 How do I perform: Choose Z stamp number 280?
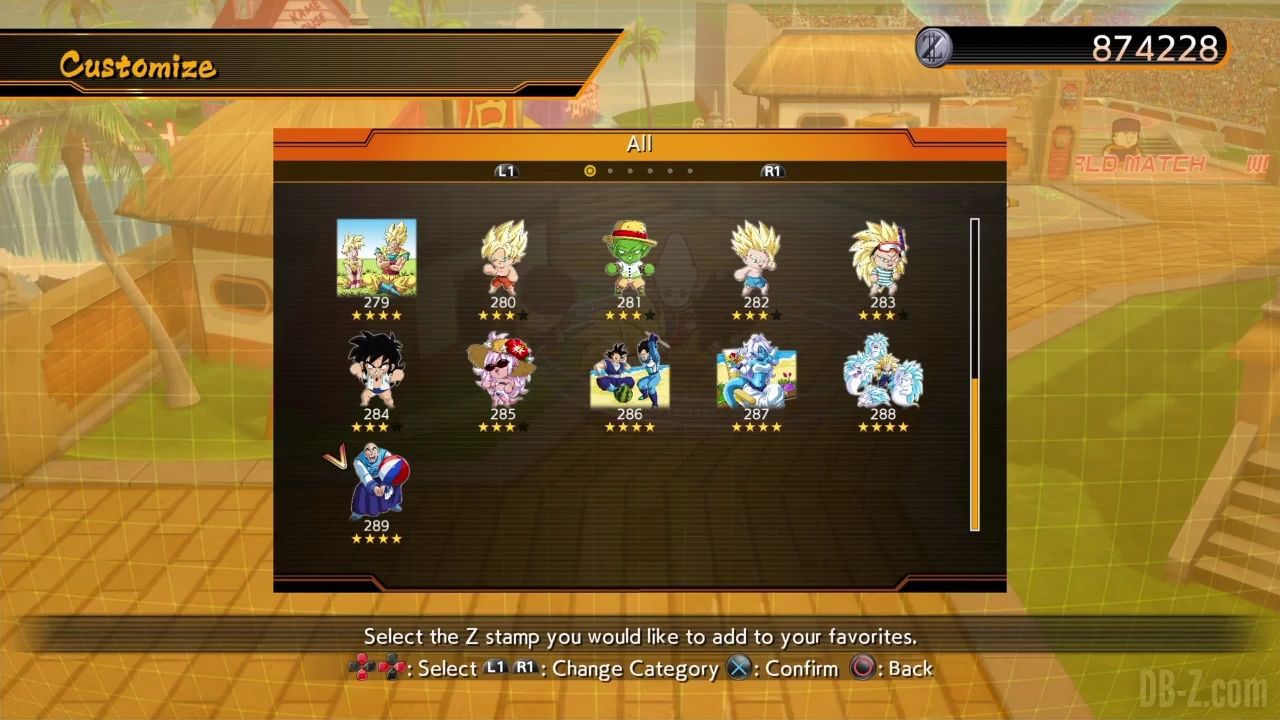point(503,258)
